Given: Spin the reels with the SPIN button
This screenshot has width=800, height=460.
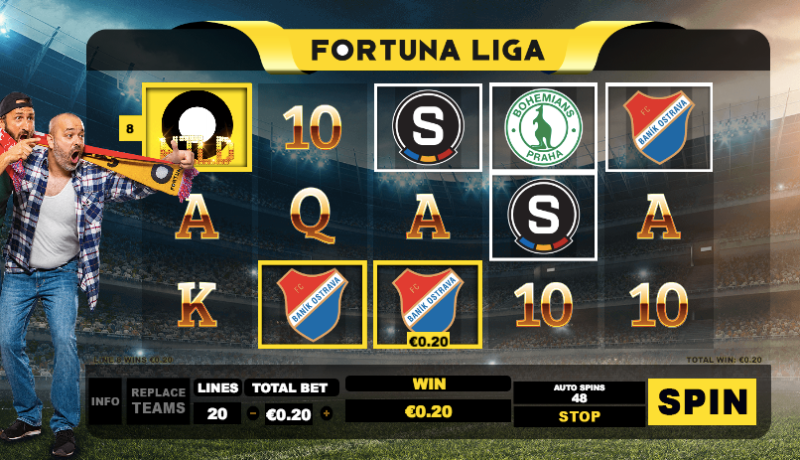Looking at the screenshot, I should click(701, 402).
